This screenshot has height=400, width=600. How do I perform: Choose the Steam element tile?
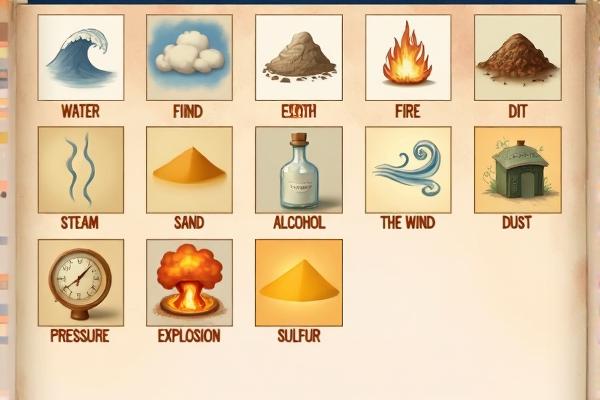(x=81, y=169)
